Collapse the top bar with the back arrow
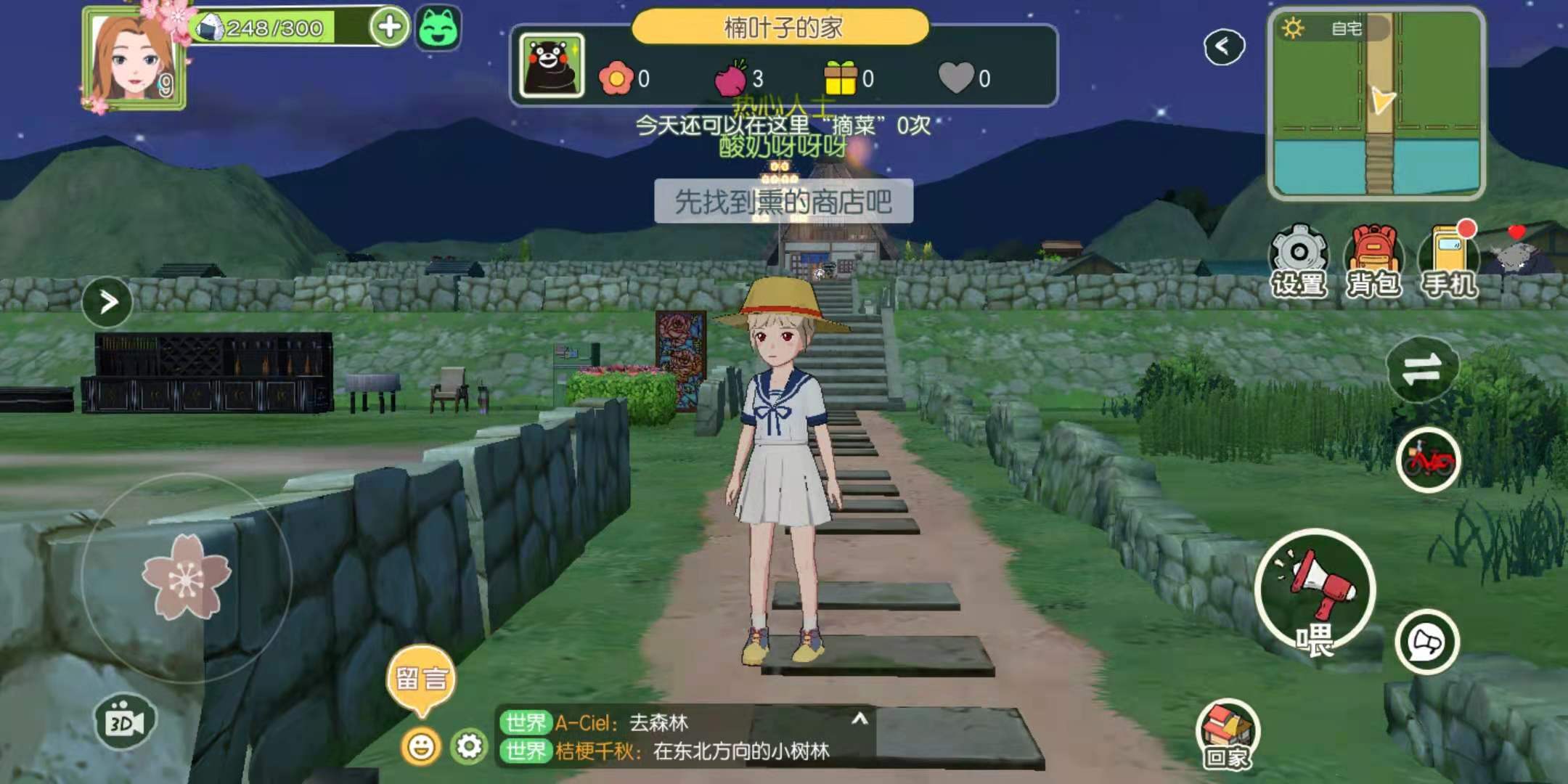The image size is (1568, 784). pos(1224,45)
